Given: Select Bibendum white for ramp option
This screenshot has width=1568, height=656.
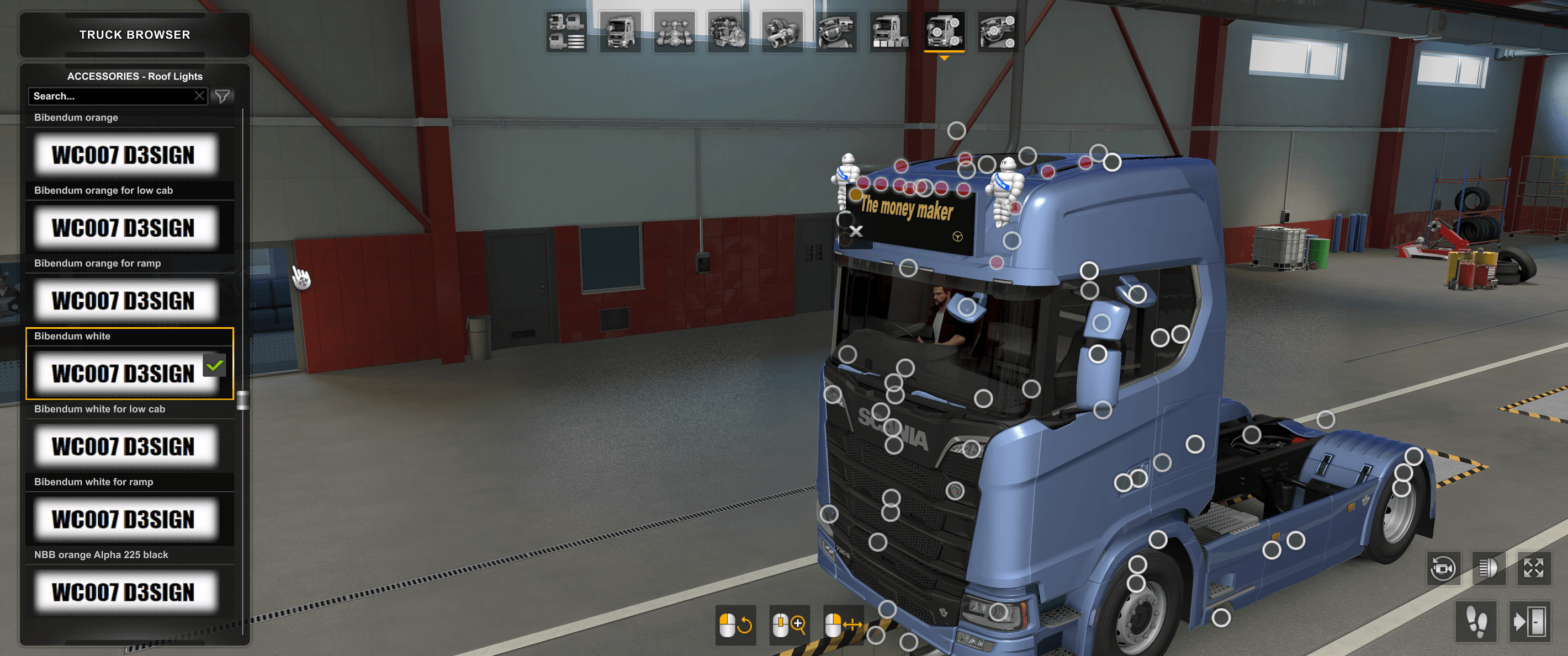Looking at the screenshot, I should click(x=125, y=519).
